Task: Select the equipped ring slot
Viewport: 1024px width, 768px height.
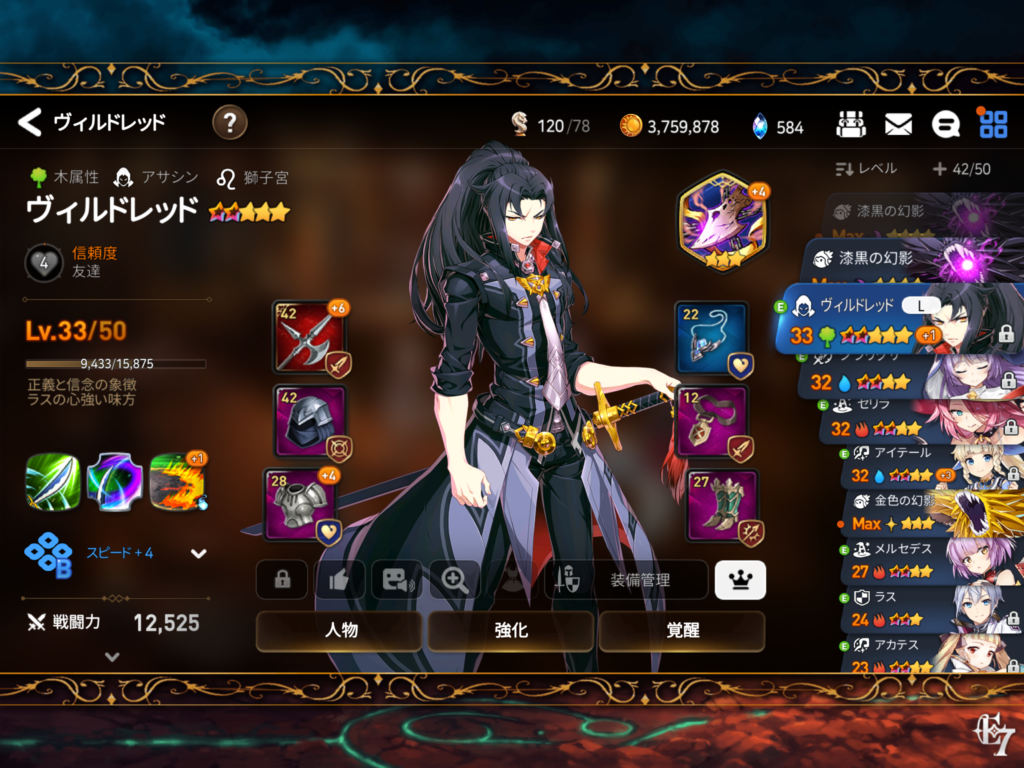Action: tap(711, 421)
